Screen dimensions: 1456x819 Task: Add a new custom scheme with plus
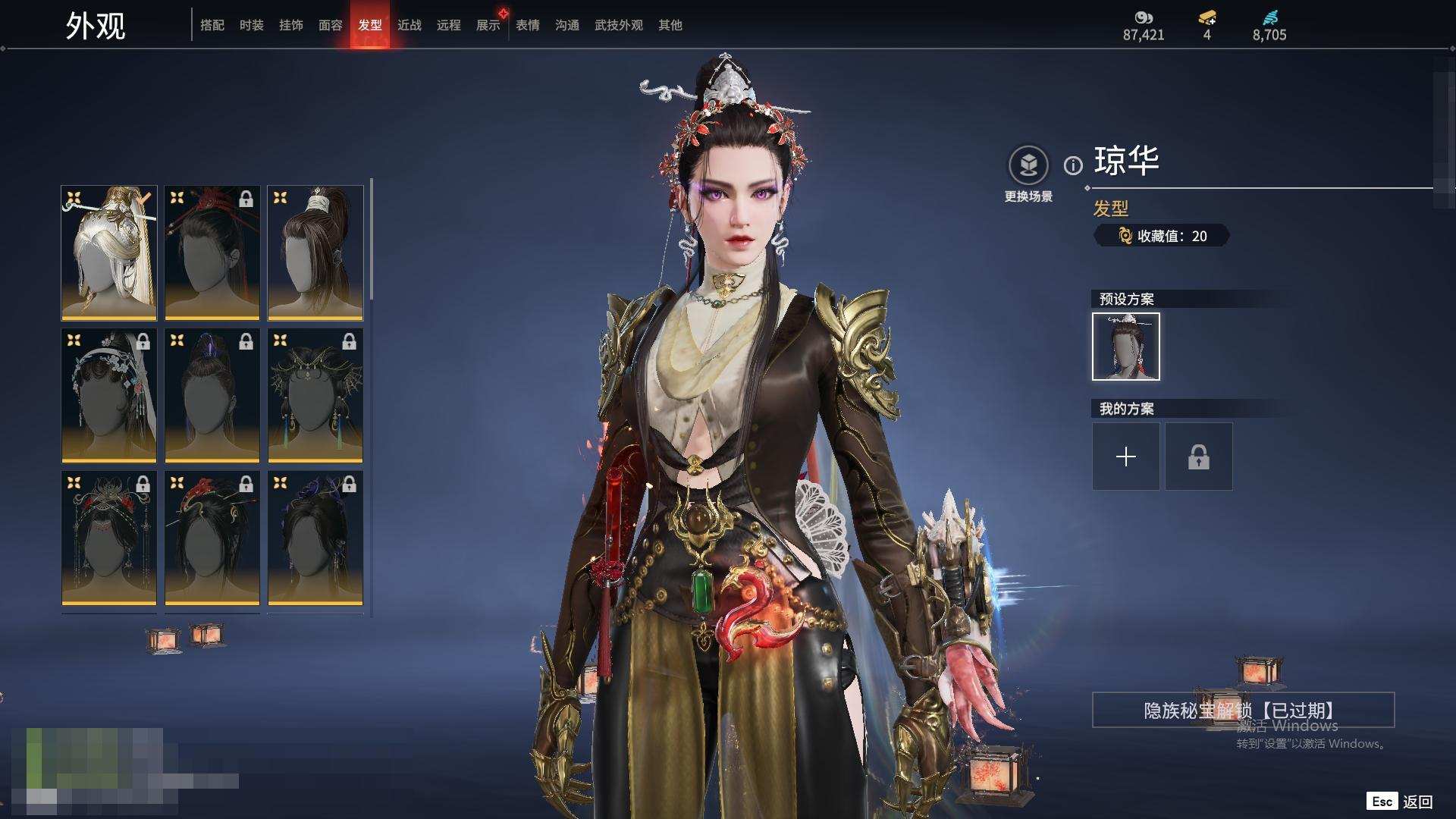coord(1125,457)
